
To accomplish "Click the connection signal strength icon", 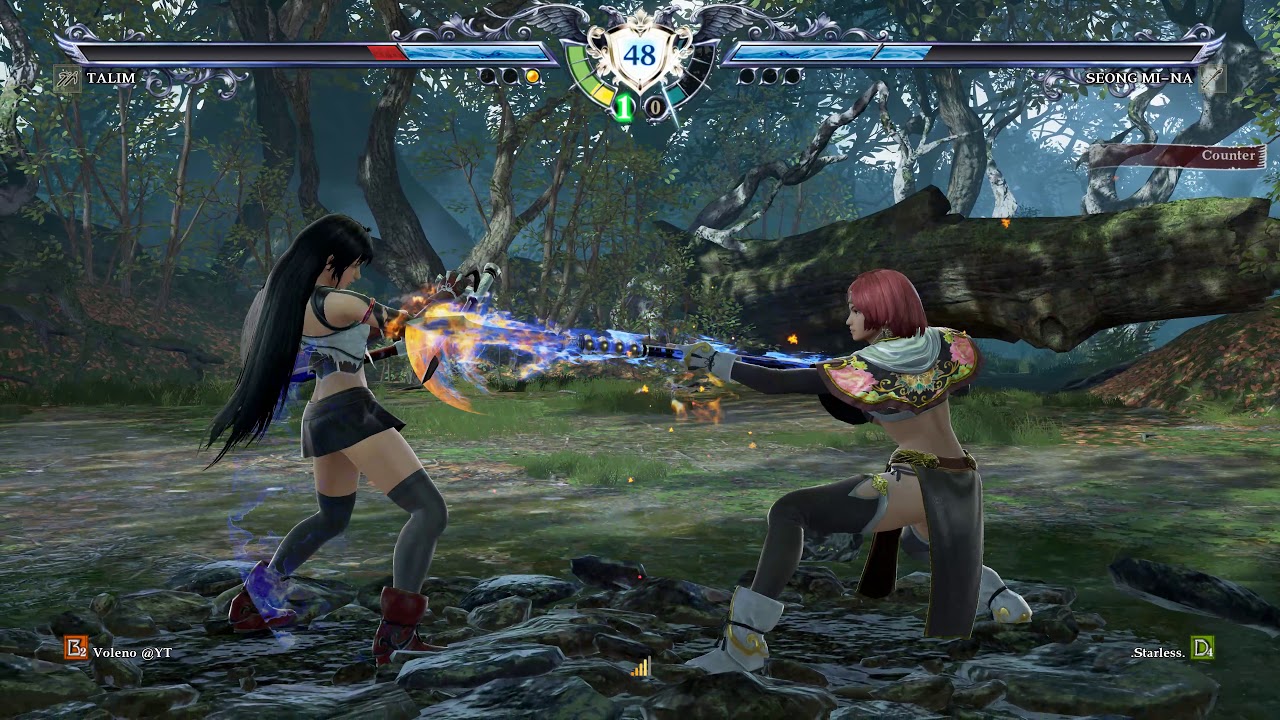I will (x=640, y=667).
